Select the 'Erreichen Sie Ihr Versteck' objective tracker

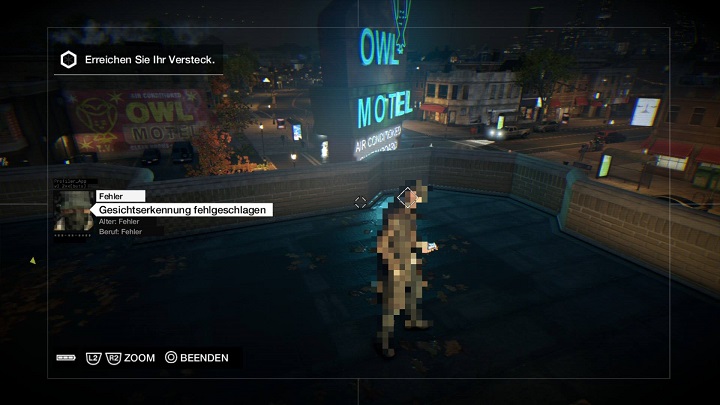(x=138, y=59)
